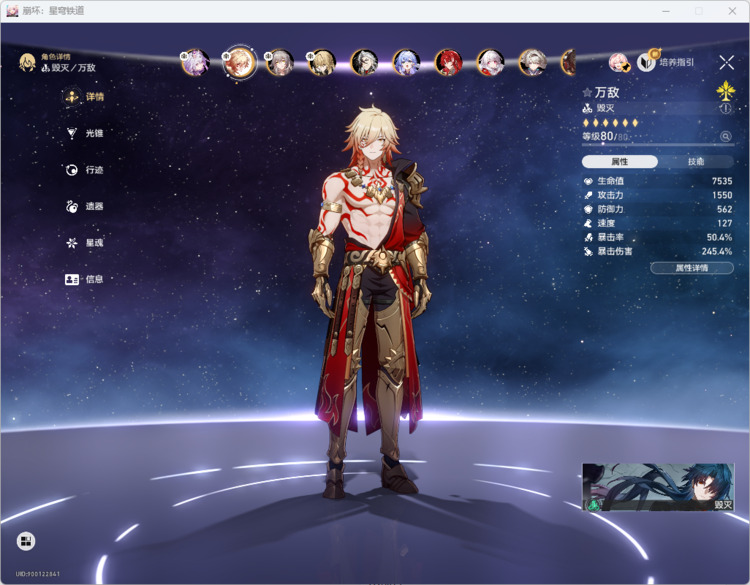Select the red-haired character portrait
The height and width of the screenshot is (585, 750).
click(448, 63)
